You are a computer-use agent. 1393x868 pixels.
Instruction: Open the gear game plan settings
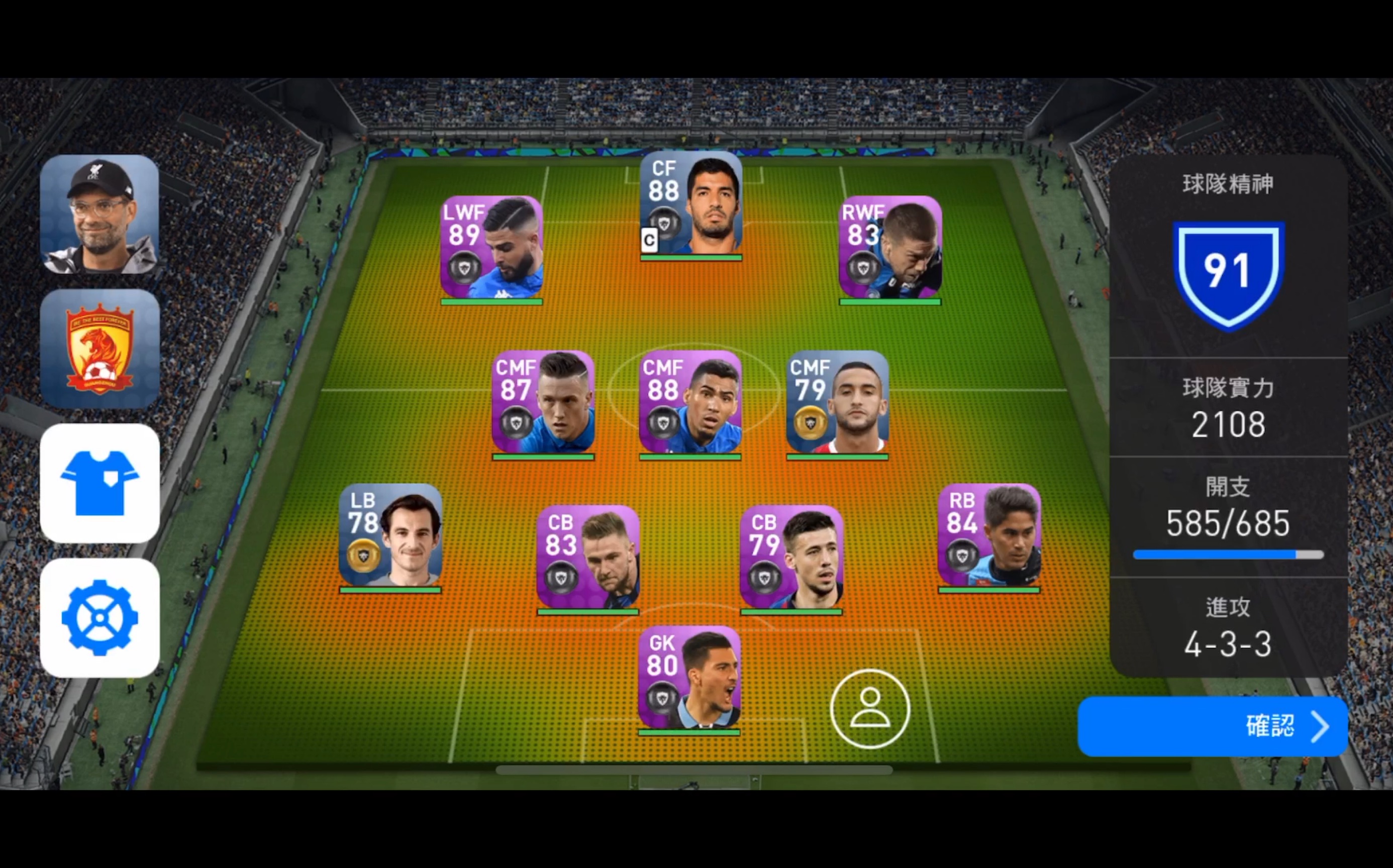tap(99, 618)
